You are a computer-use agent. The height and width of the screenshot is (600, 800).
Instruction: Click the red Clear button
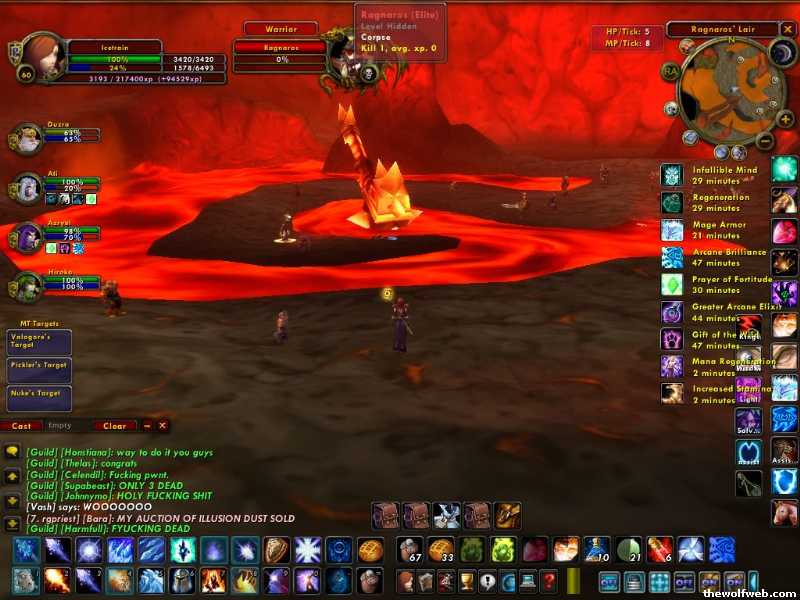point(115,426)
